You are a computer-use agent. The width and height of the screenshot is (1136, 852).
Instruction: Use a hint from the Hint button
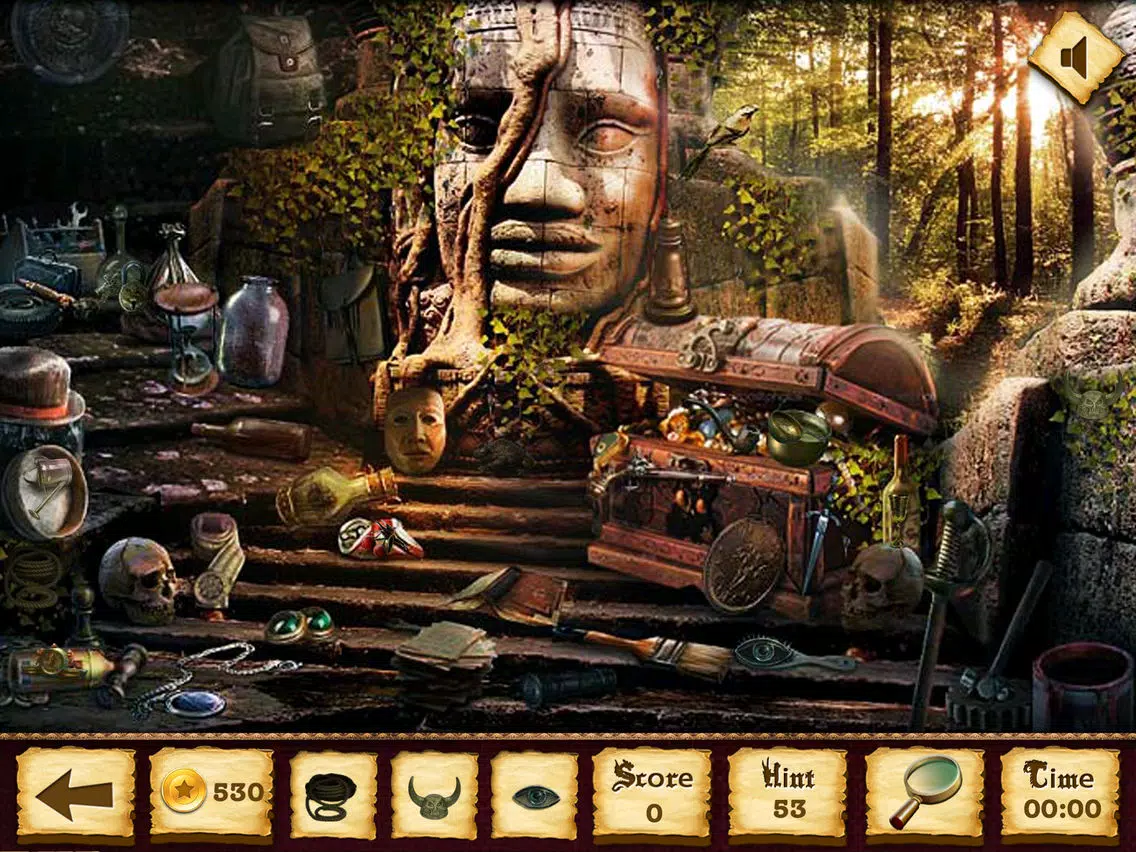787,794
